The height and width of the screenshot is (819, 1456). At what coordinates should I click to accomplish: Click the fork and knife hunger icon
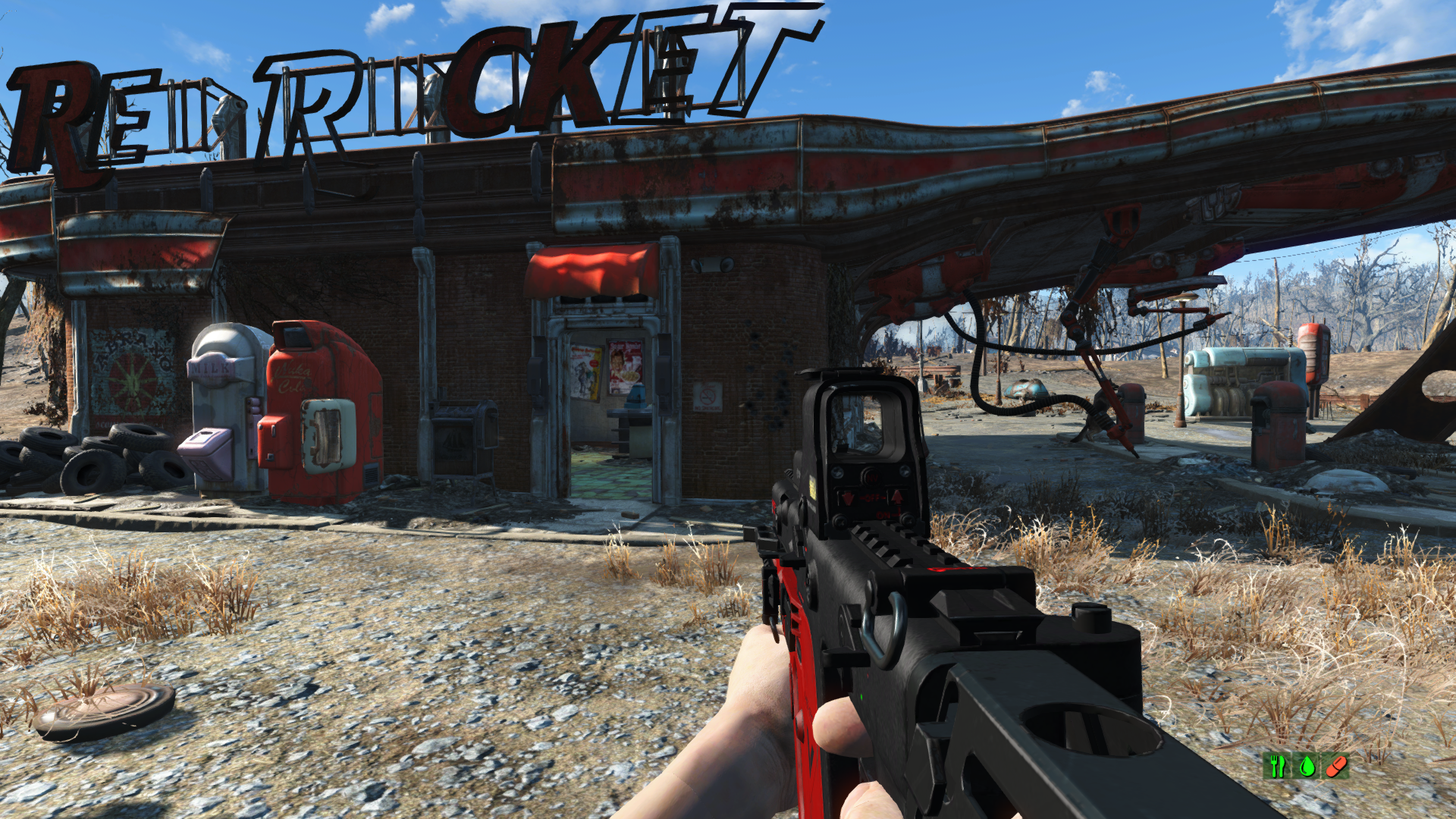[x=1278, y=766]
